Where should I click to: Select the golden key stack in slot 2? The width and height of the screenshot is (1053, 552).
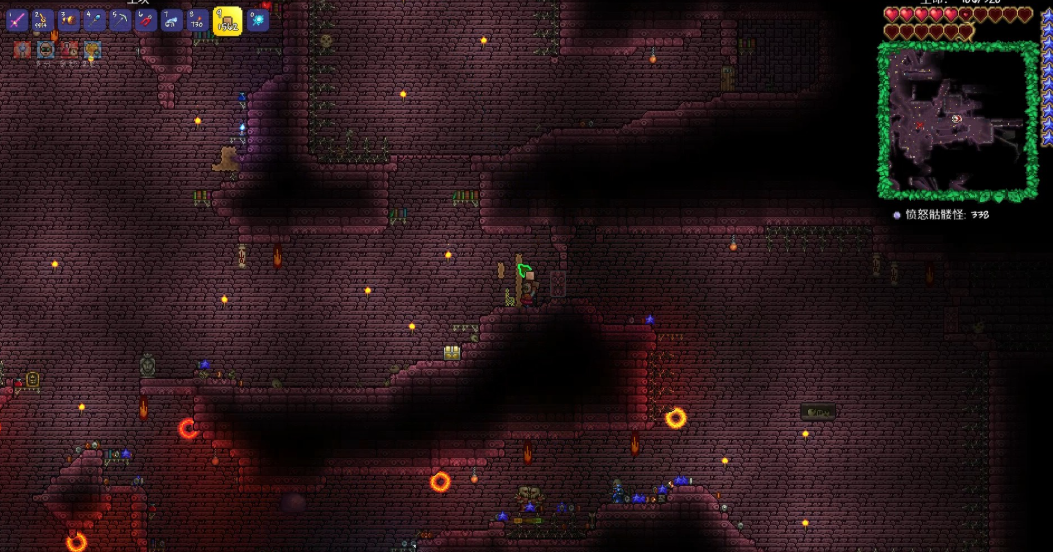(x=43, y=20)
